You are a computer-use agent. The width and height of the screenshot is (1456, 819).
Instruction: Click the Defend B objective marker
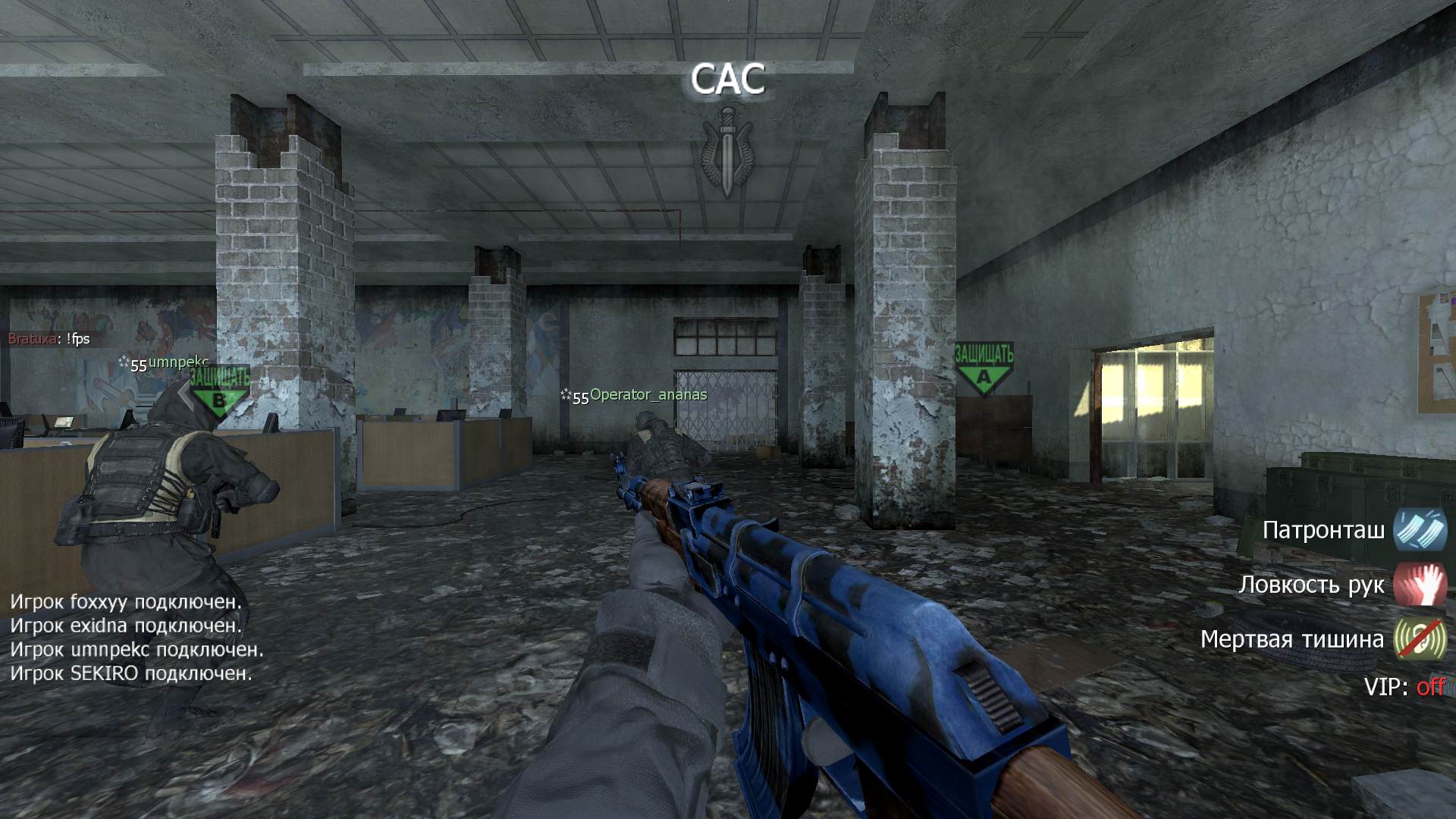(219, 389)
